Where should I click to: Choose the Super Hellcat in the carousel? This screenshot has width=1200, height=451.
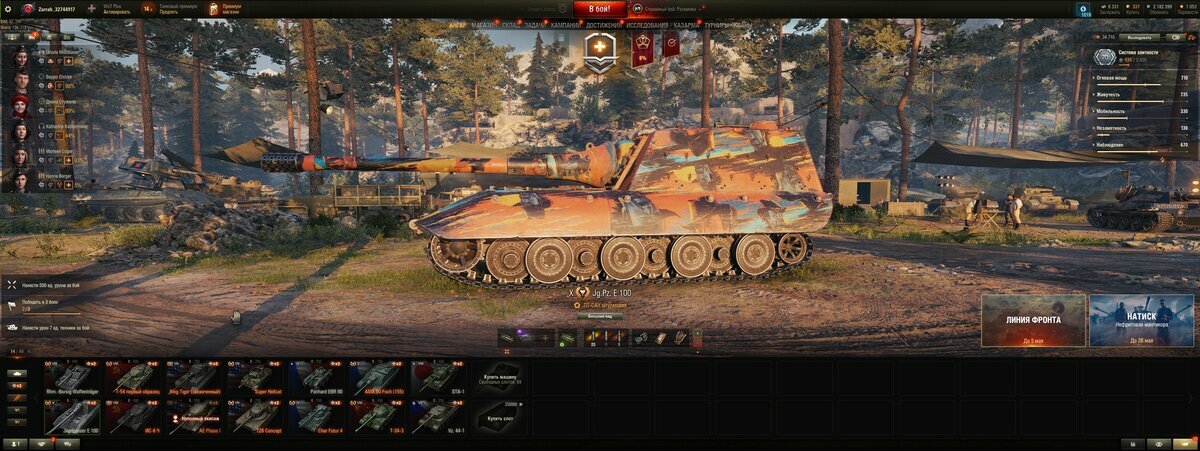click(254, 377)
